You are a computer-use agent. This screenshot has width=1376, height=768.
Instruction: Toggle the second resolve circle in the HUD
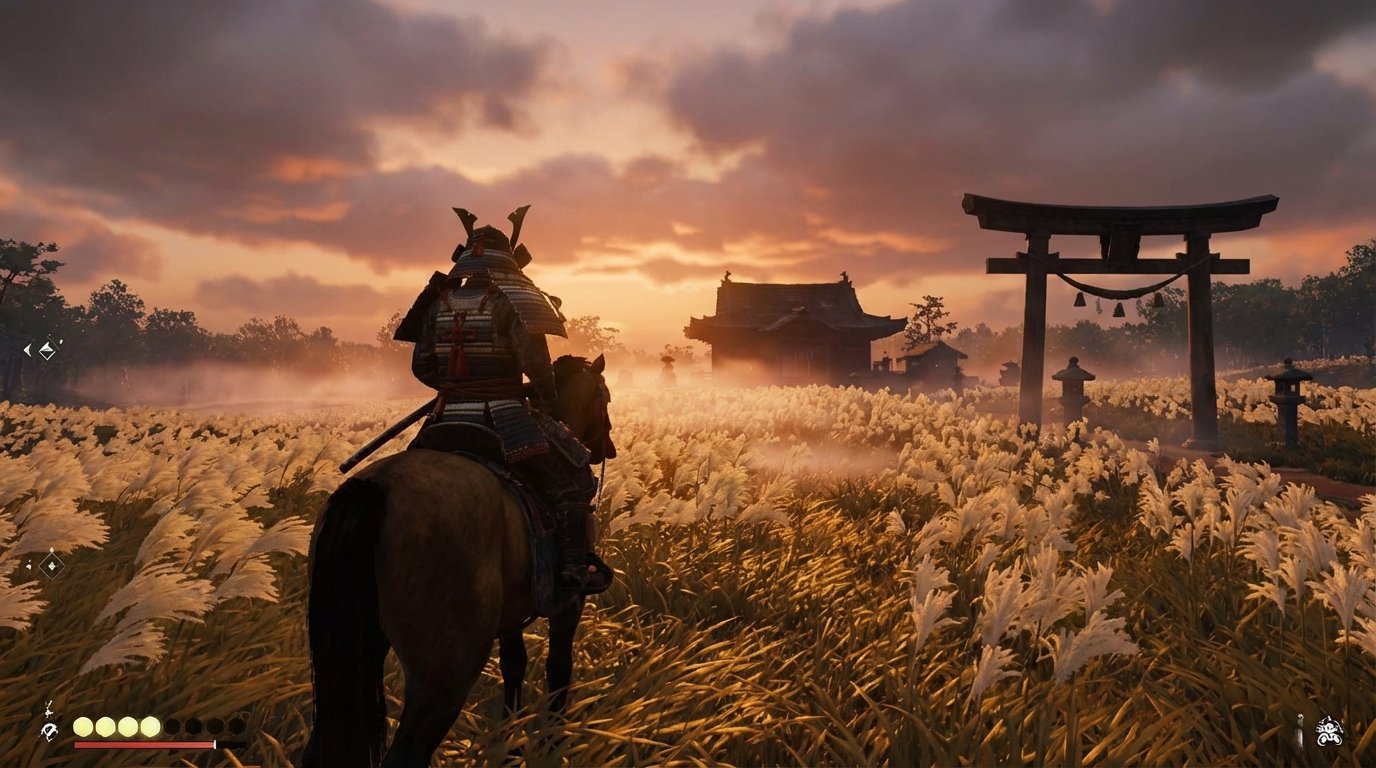click(105, 726)
